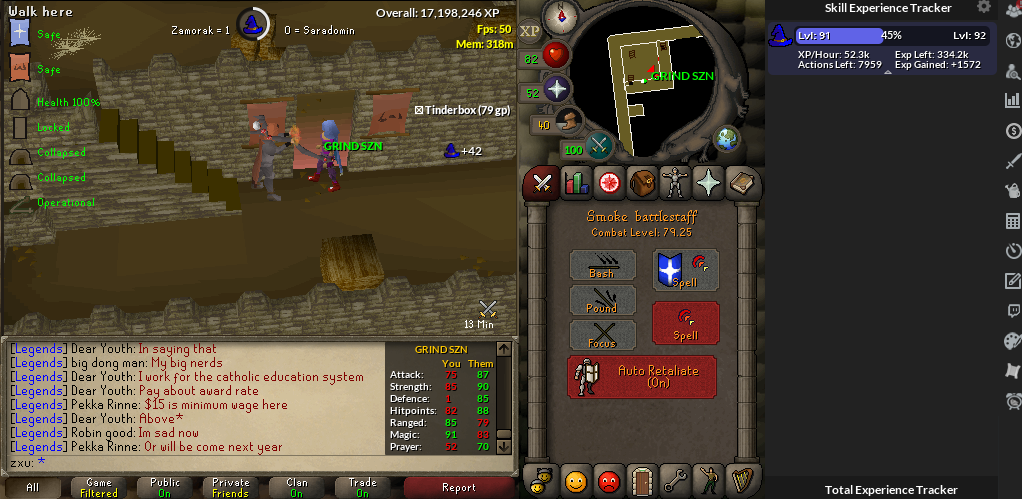The image size is (1022, 499).
Task: Choose the defensive Spell shield button
Action: [685, 270]
